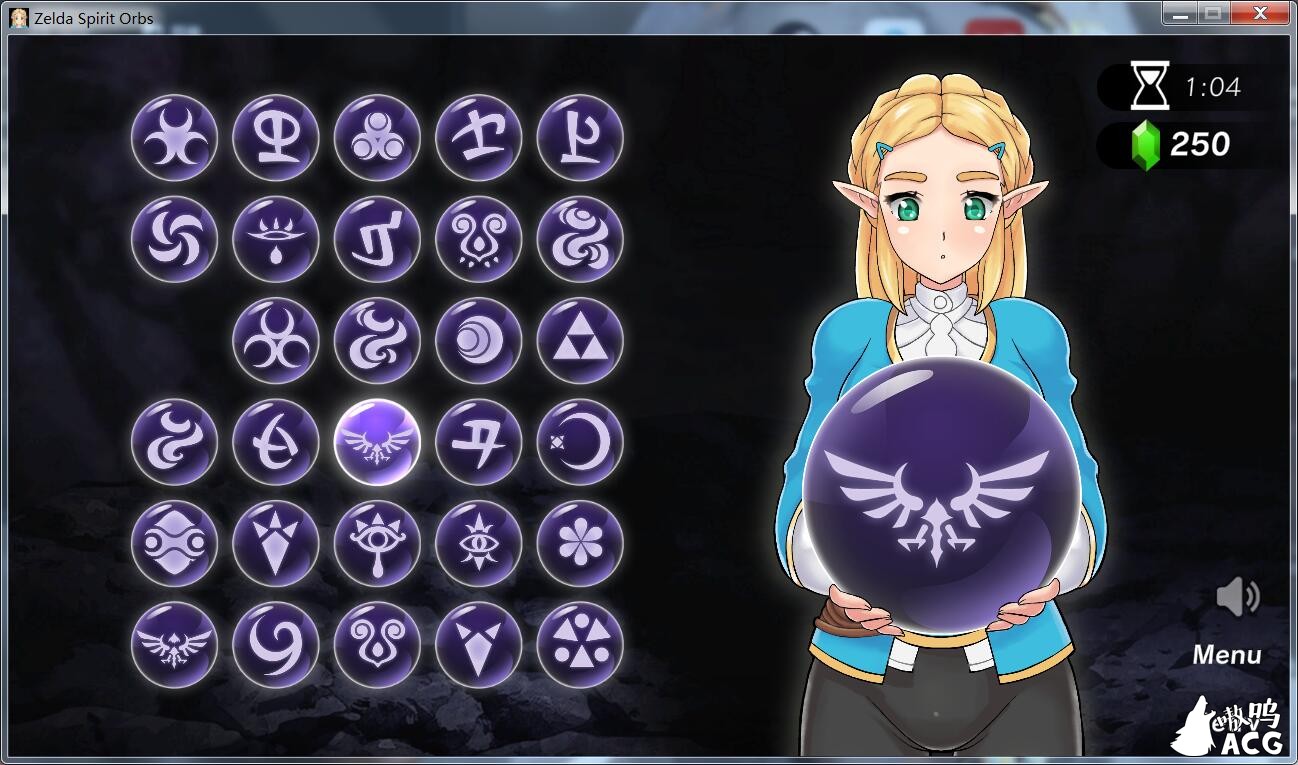Select the eye orb with eyelashes and droplet
1298x765 pixels.
[275, 239]
